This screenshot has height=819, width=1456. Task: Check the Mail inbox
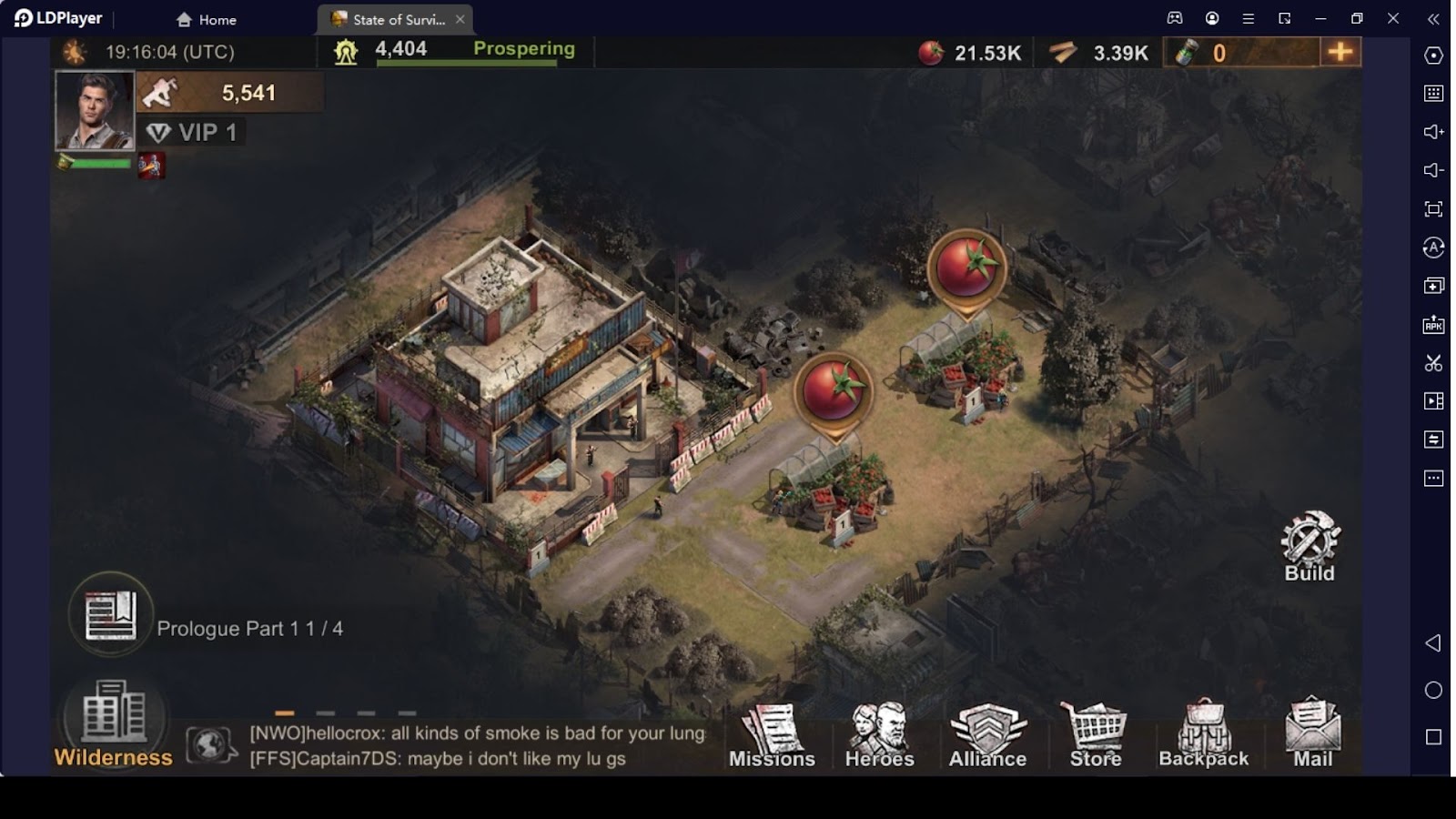1312,737
